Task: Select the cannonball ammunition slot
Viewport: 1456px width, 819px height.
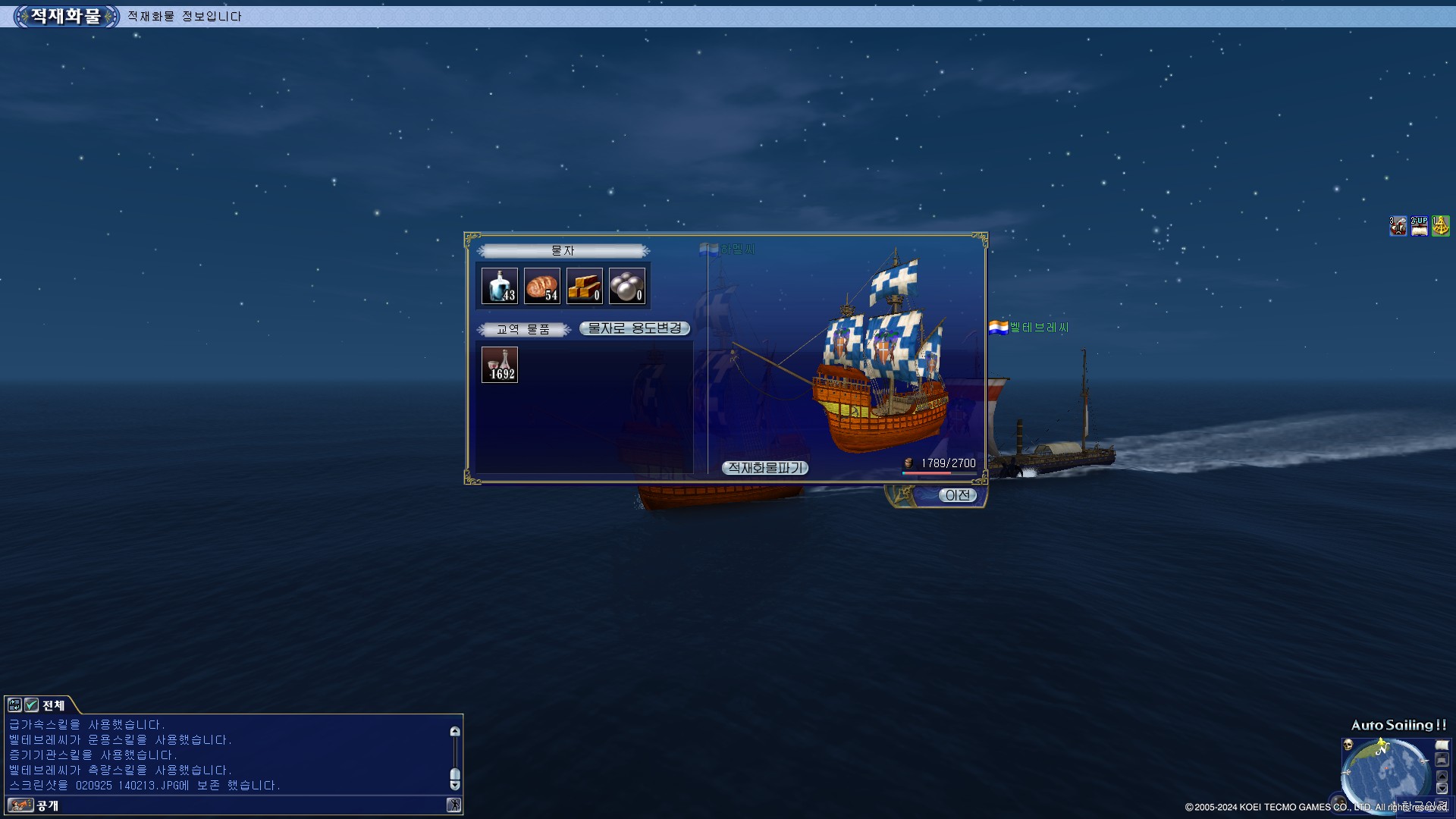Action: 627,286
